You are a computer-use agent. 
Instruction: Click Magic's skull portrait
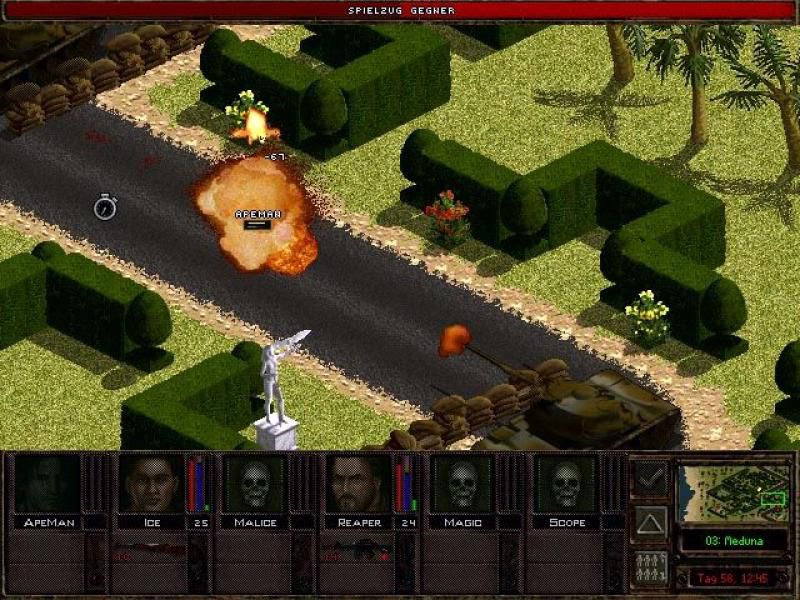point(462,485)
